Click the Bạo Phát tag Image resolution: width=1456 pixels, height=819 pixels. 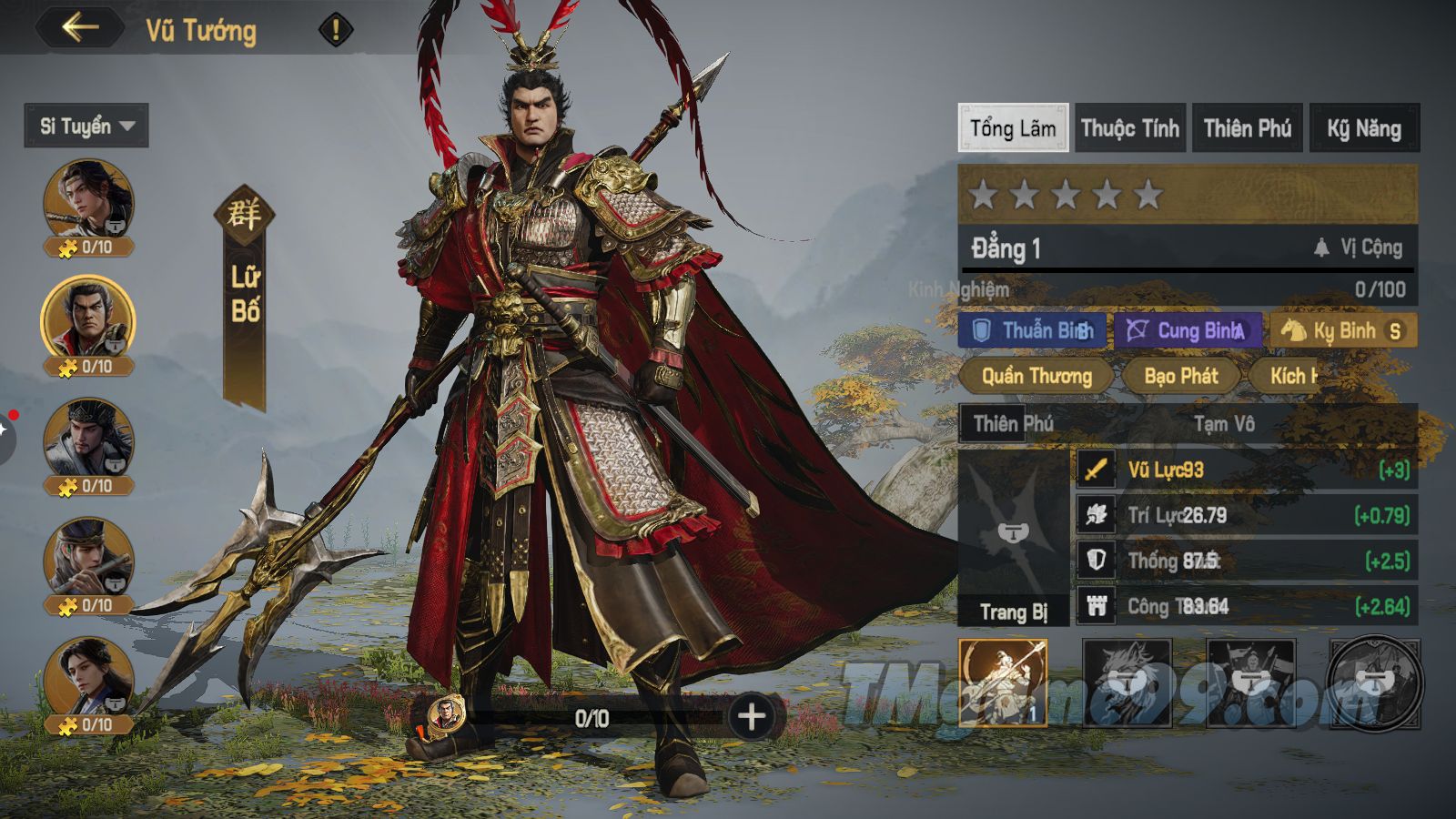click(1180, 375)
